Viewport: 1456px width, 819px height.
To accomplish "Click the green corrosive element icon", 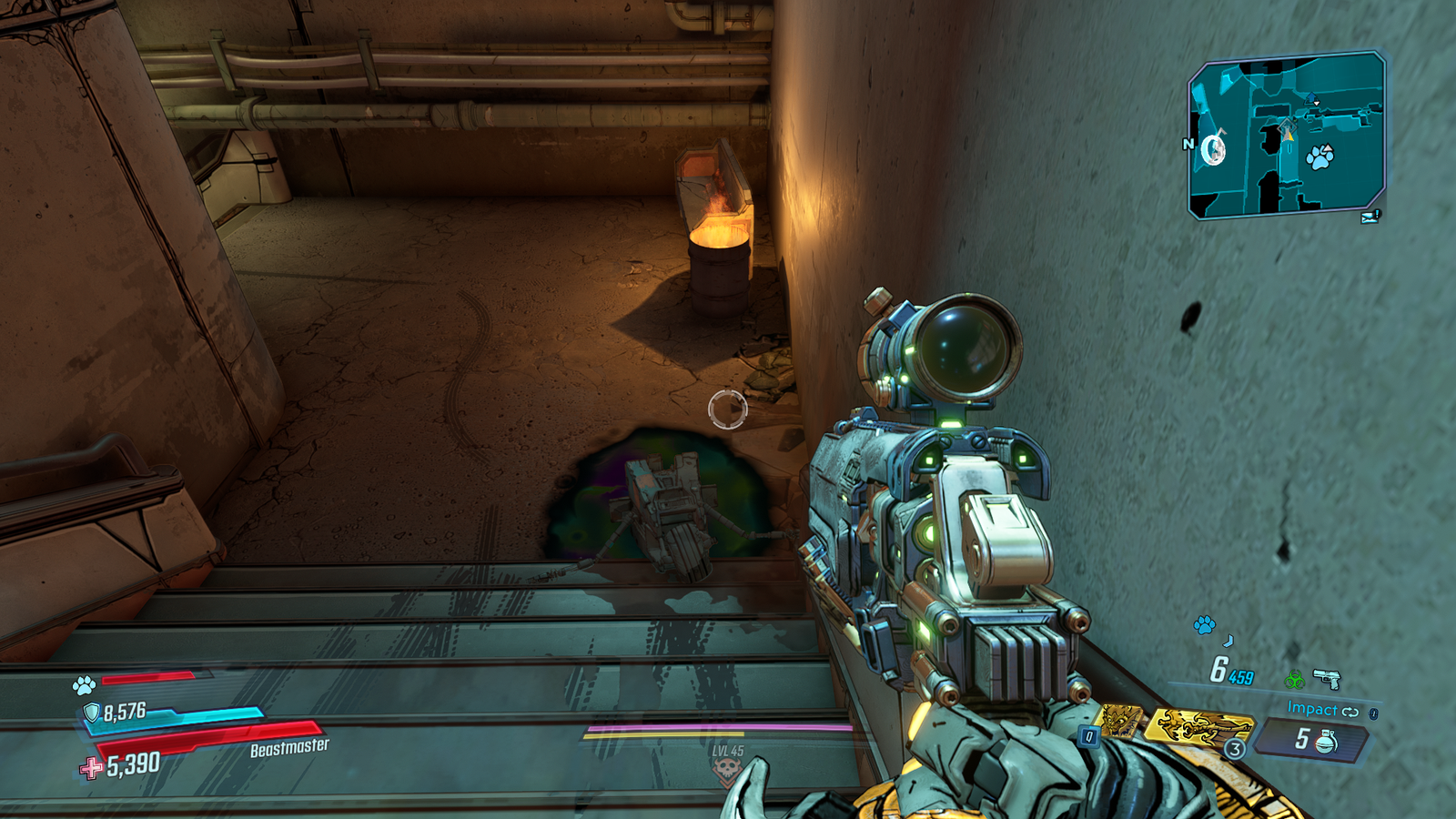I will point(1294,679).
